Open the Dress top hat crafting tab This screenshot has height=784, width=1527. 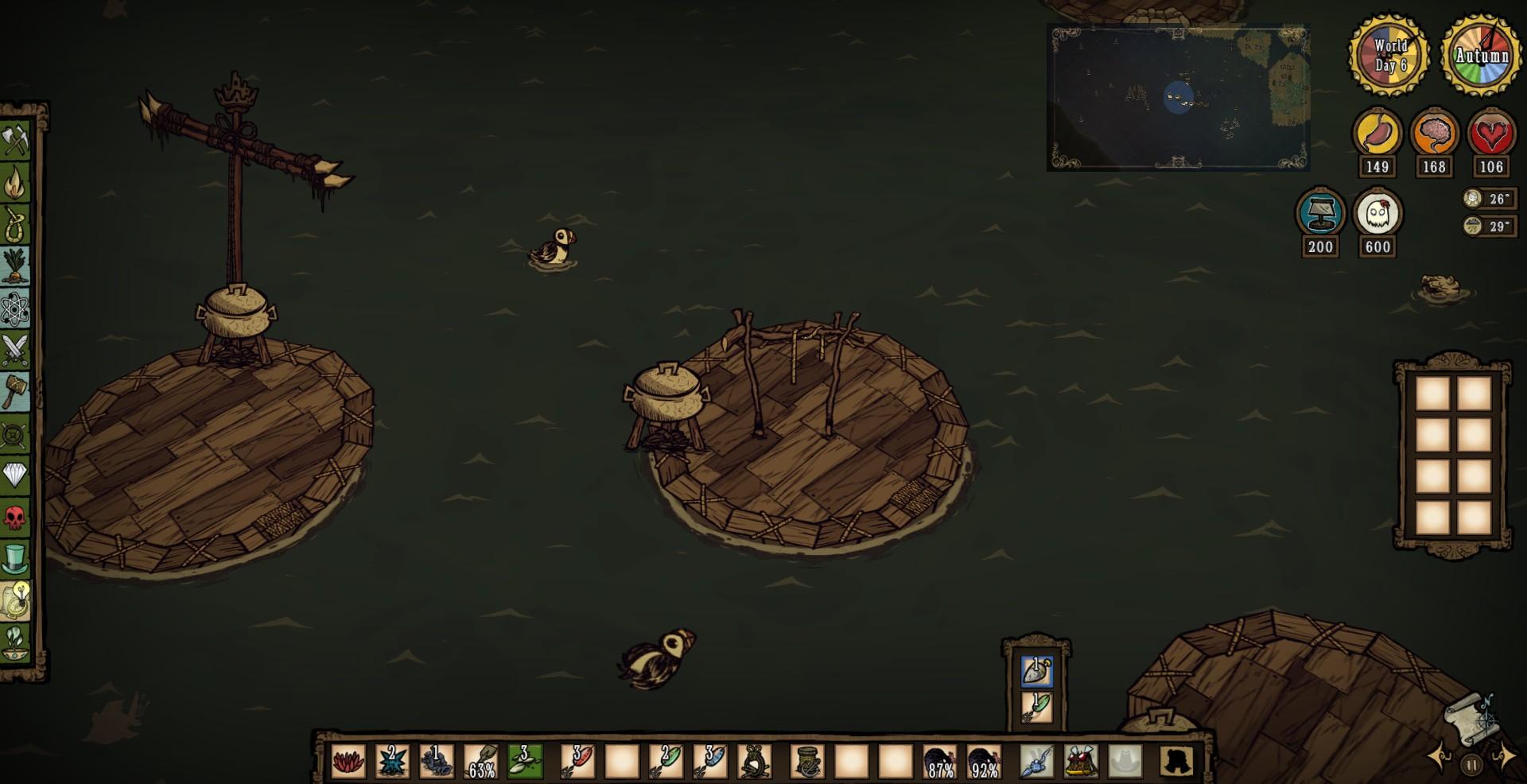[15, 559]
